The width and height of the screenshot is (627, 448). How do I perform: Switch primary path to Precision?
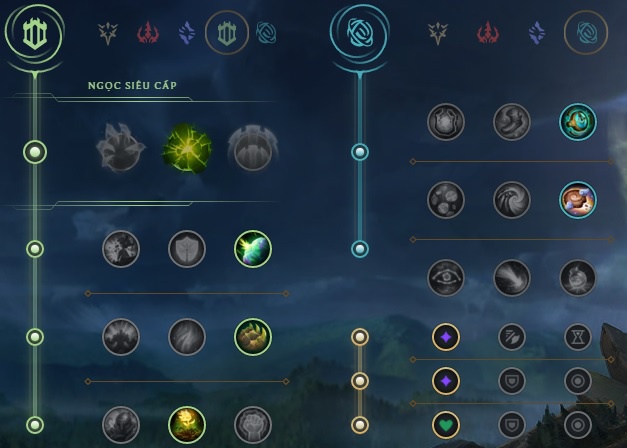pyautogui.click(x=108, y=34)
